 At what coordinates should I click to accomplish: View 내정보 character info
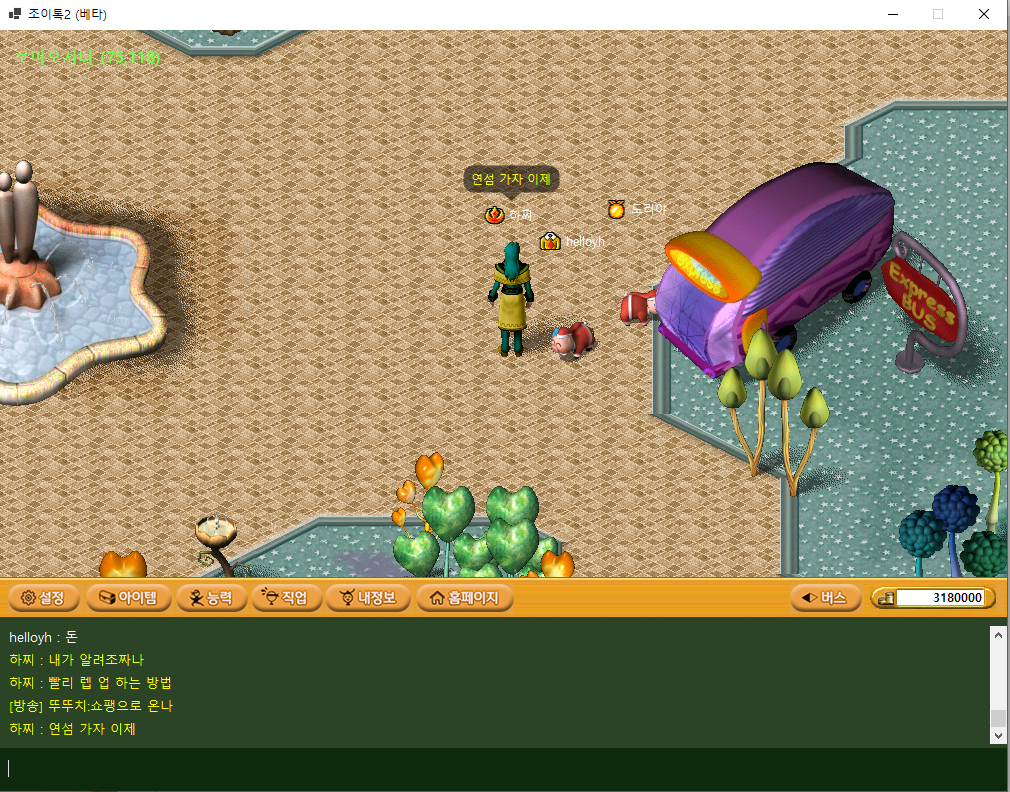(367, 598)
